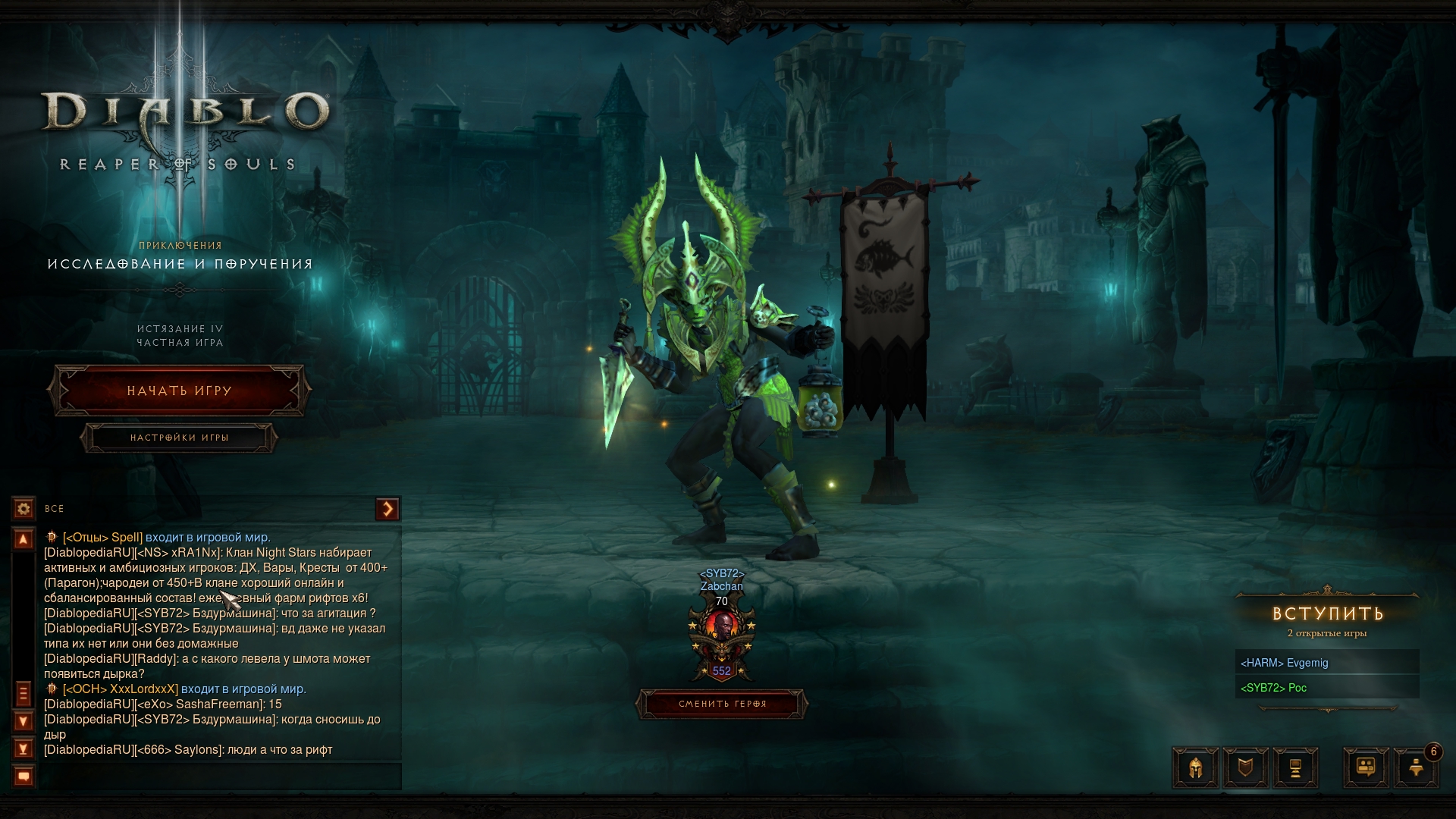Image resolution: width=1456 pixels, height=819 pixels.
Task: Join the <SYB72> Poc open game
Action: 1327,688
